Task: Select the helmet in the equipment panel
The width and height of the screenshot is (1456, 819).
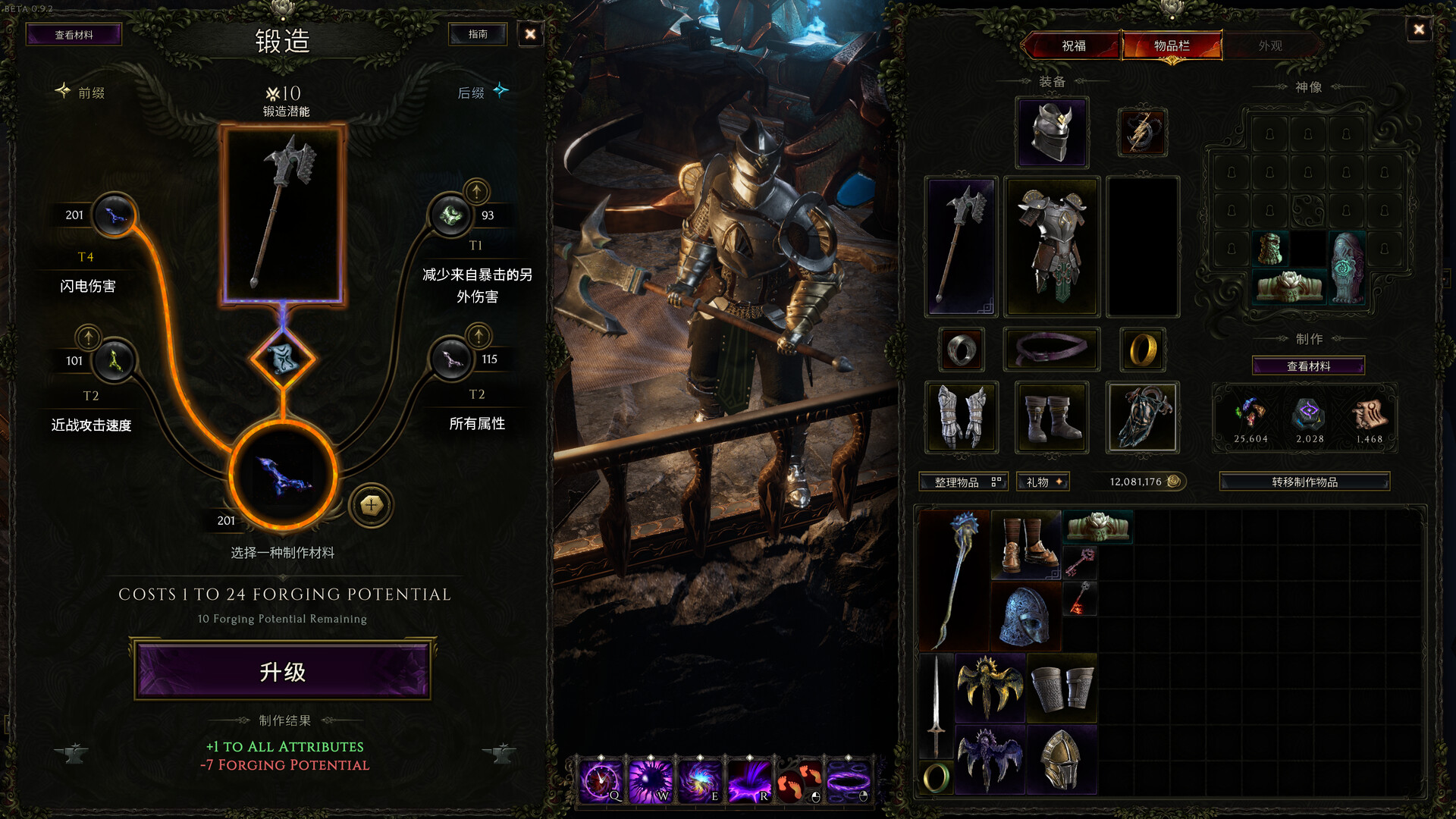Action: coord(1051,132)
